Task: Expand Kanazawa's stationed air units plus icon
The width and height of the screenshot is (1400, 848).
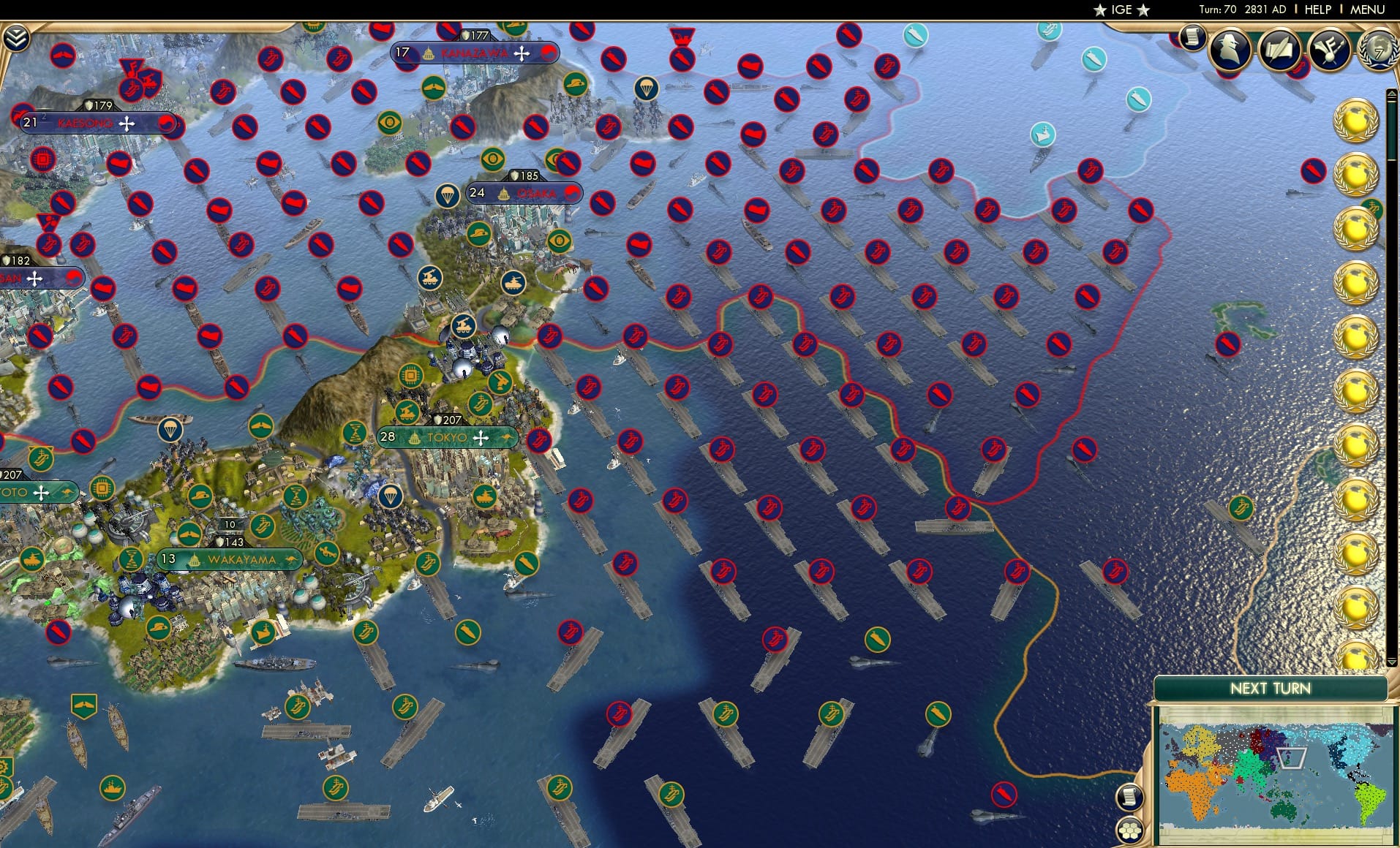Action: (522, 52)
